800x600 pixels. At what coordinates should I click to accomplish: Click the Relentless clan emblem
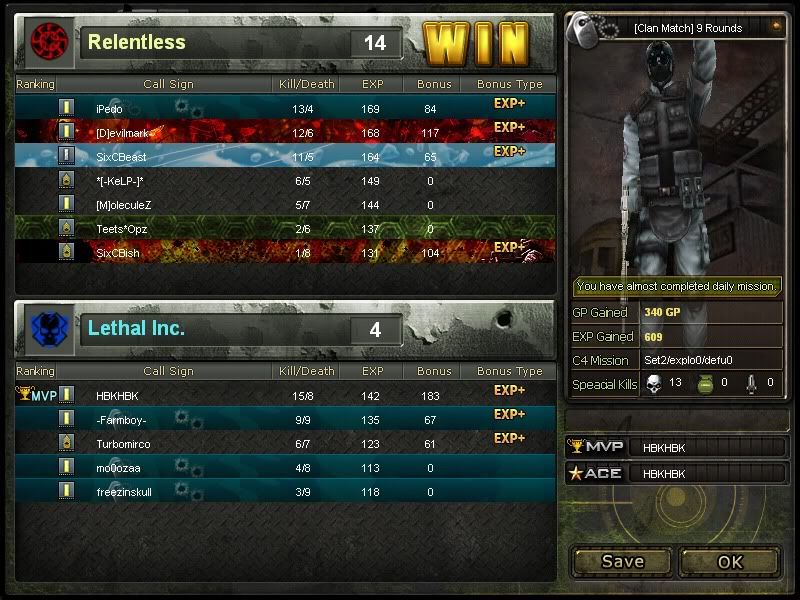[x=47, y=42]
